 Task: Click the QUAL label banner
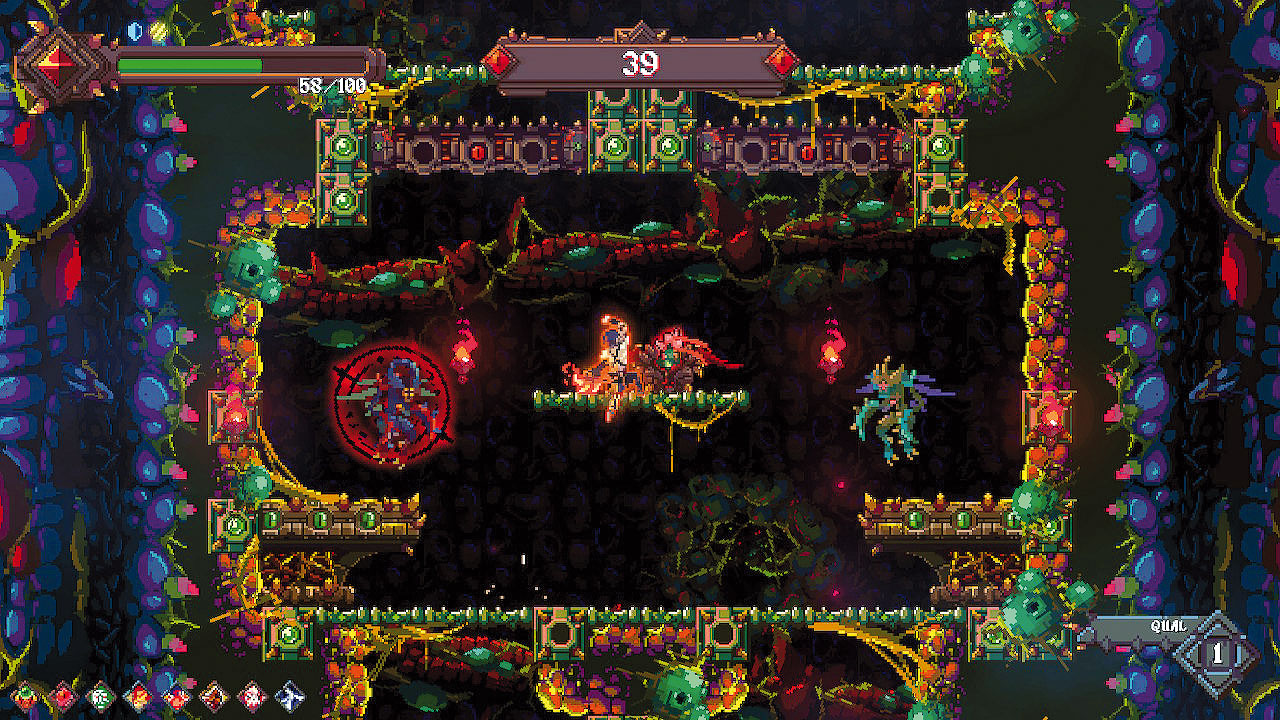[x=1168, y=625]
